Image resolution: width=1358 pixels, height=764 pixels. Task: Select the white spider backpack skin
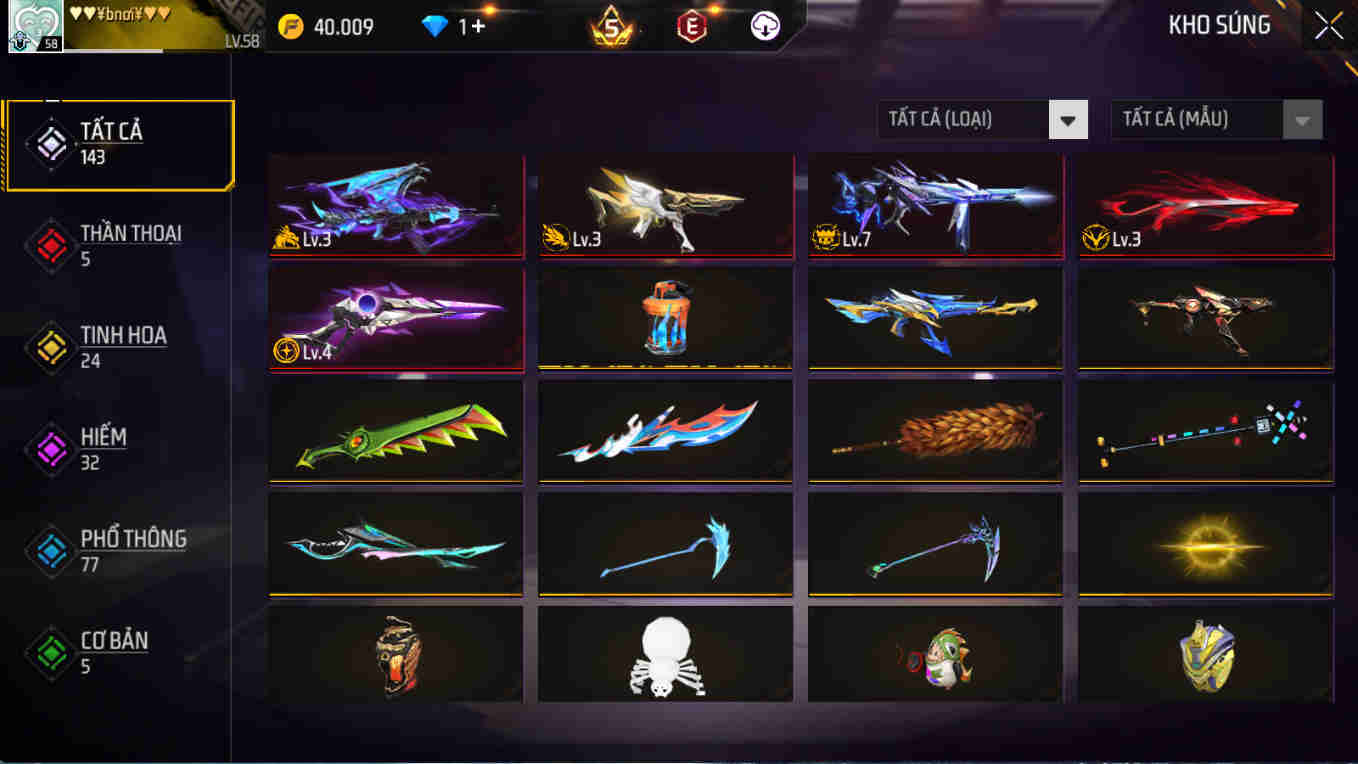click(665, 655)
